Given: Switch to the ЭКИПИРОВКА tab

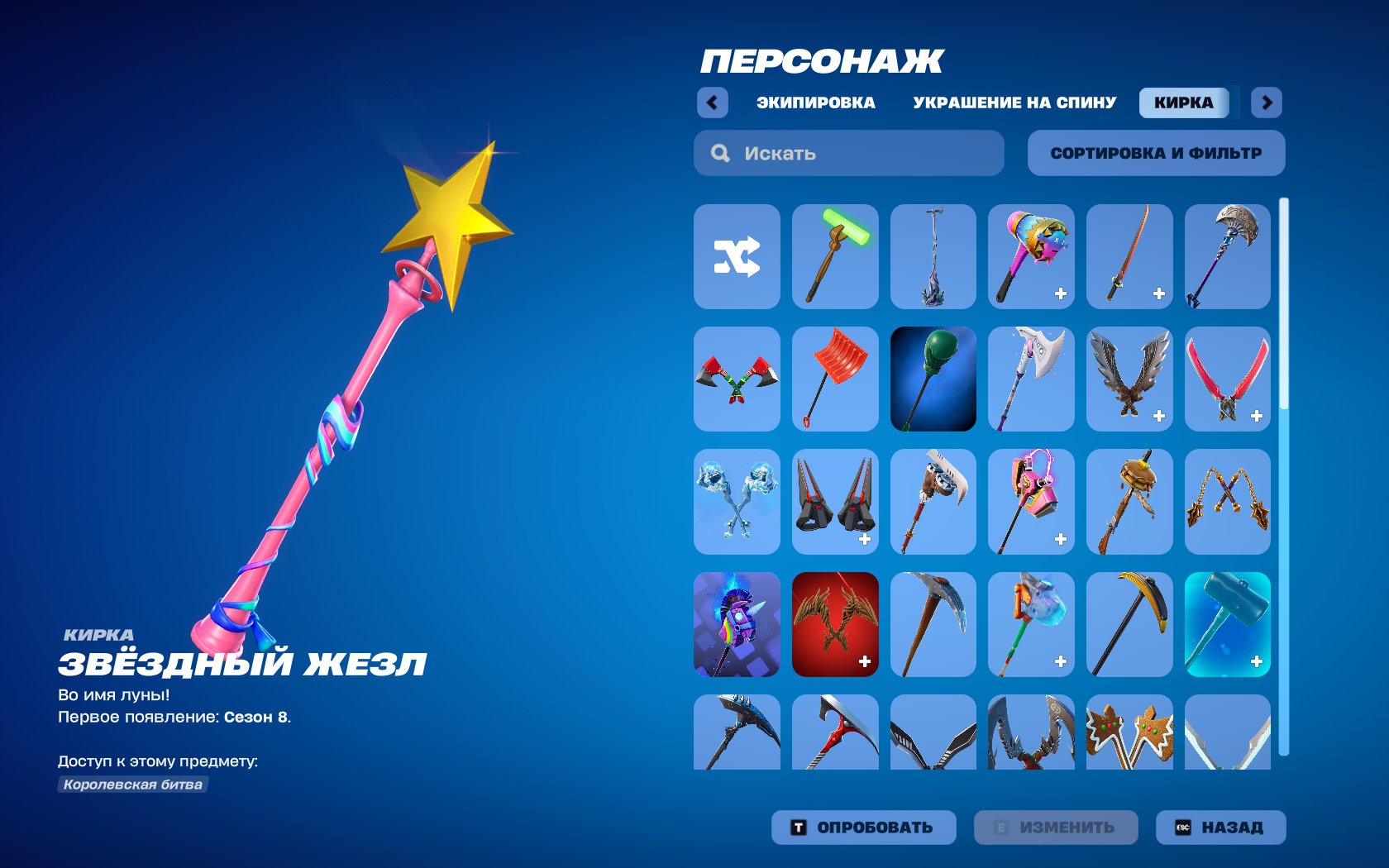Looking at the screenshot, I should (x=814, y=103).
